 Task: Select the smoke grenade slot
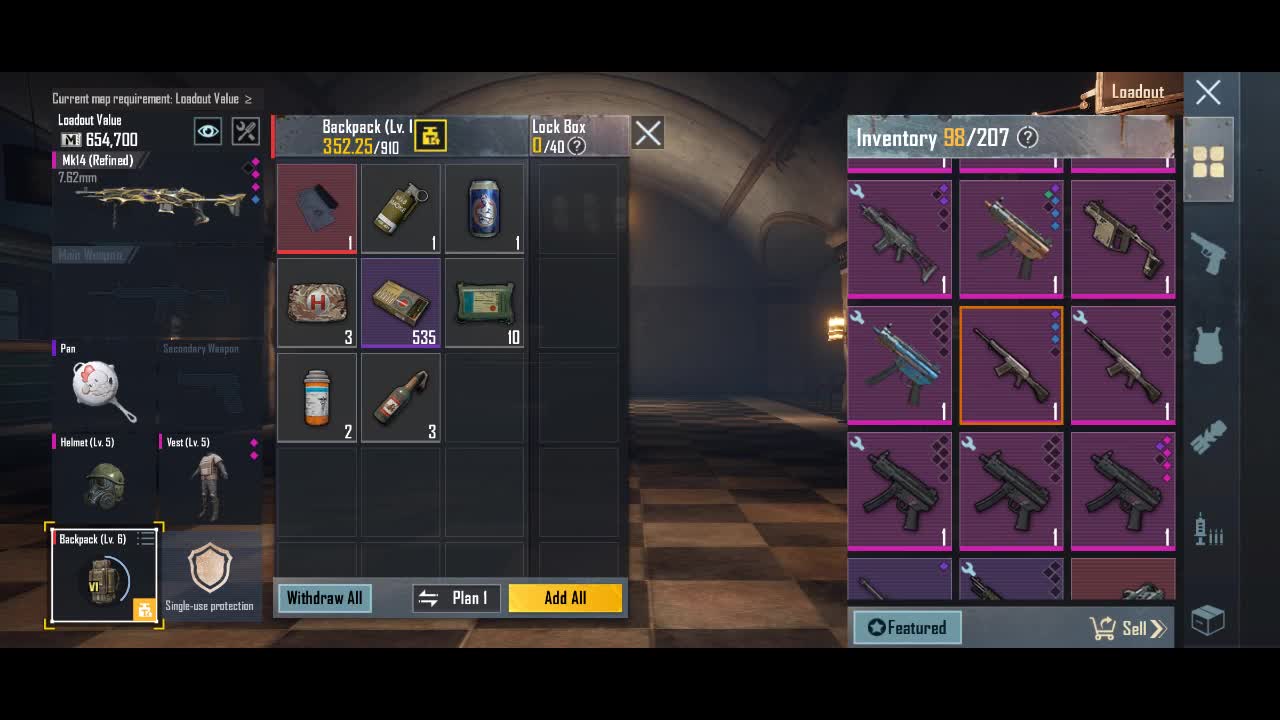point(400,208)
